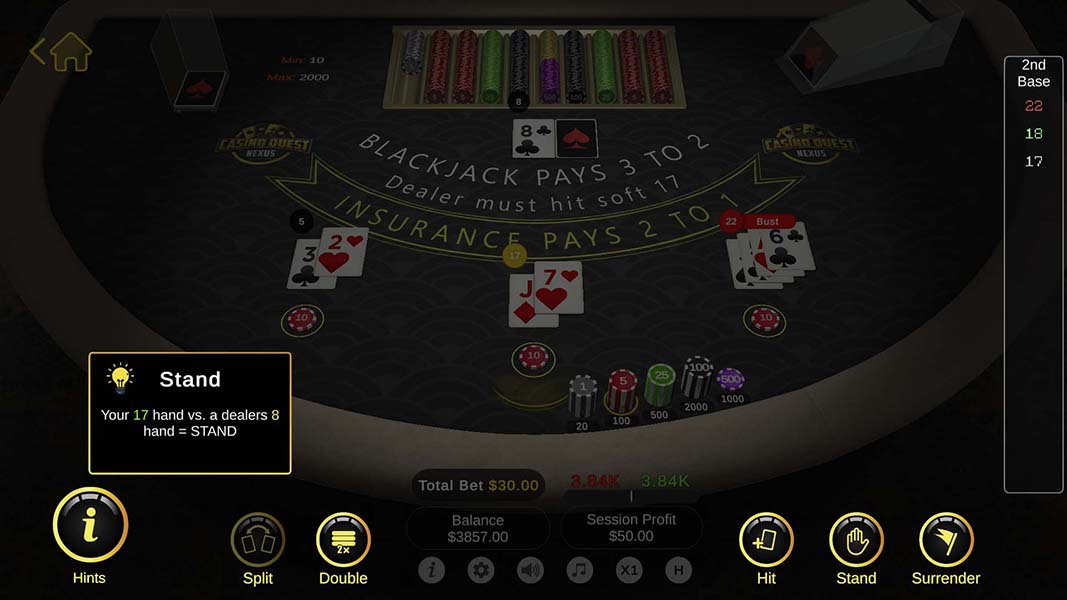Choose Stand for the current hand

tap(856, 540)
